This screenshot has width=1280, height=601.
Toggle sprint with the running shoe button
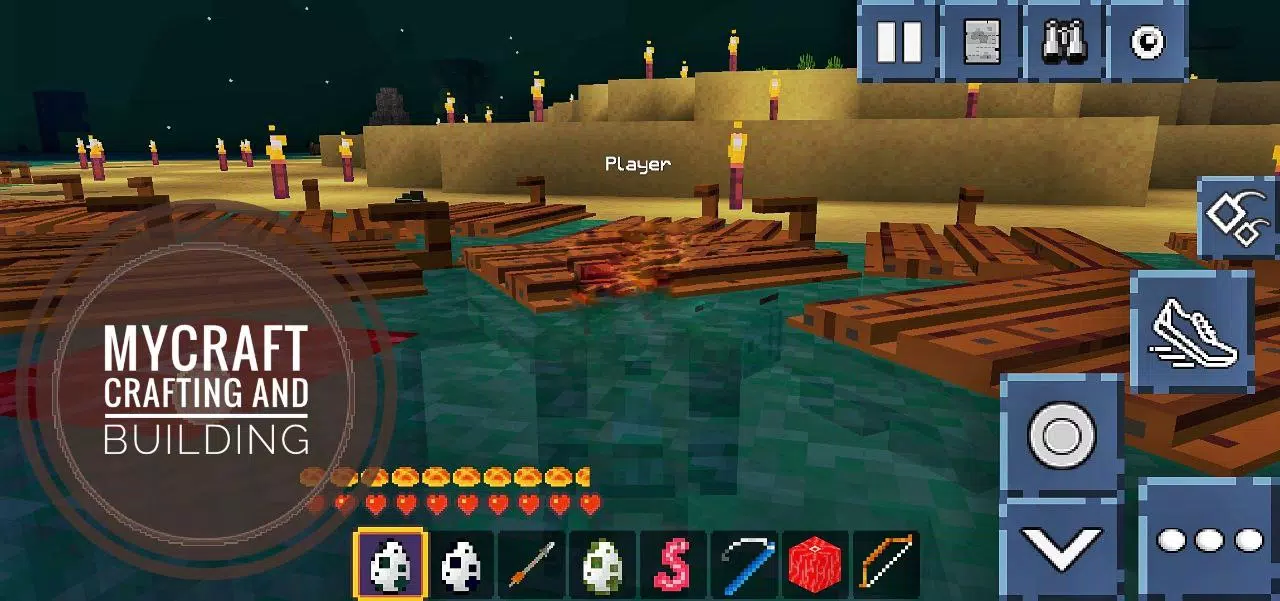1193,332
